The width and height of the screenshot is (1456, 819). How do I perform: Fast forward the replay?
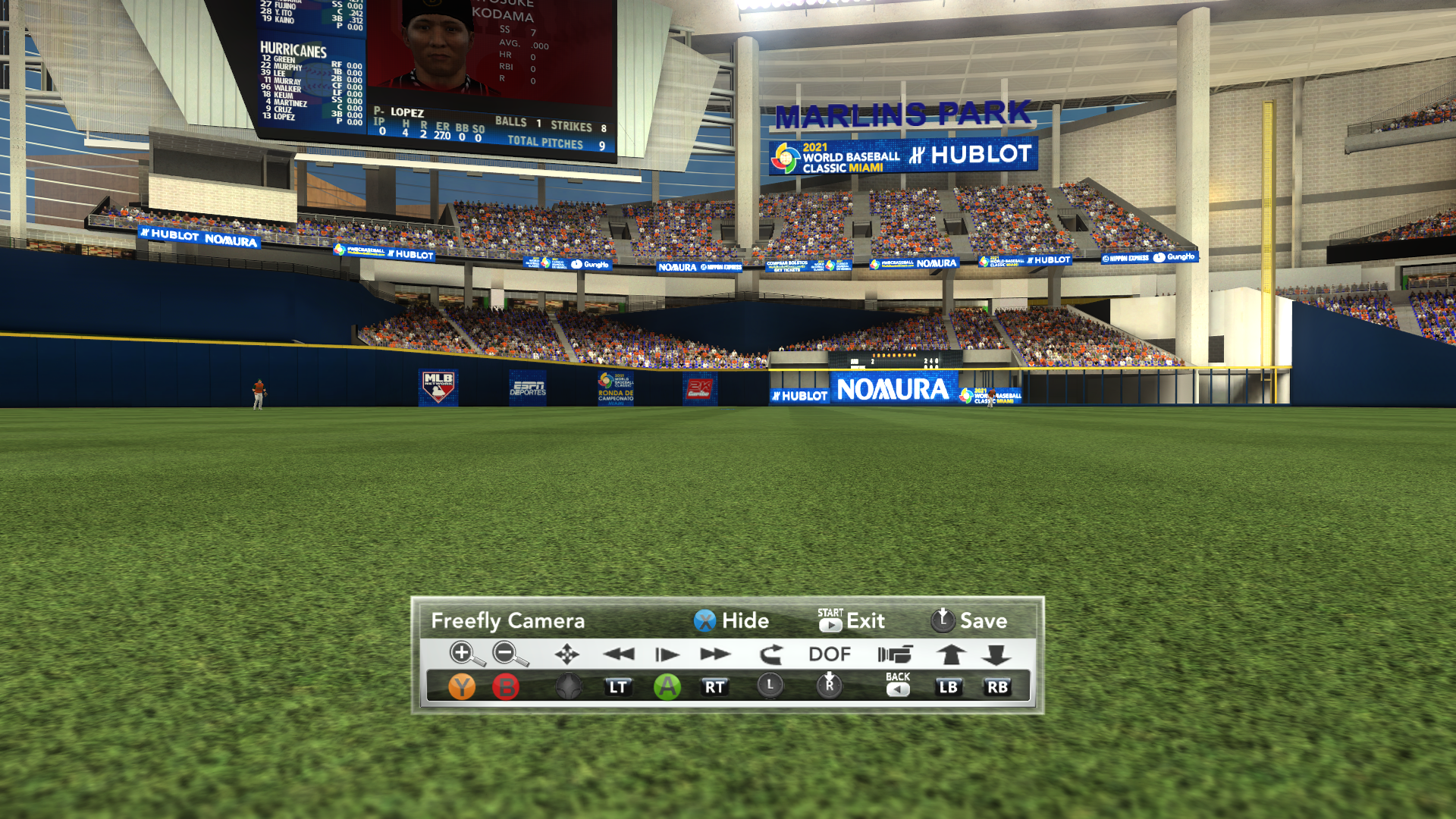pos(714,654)
